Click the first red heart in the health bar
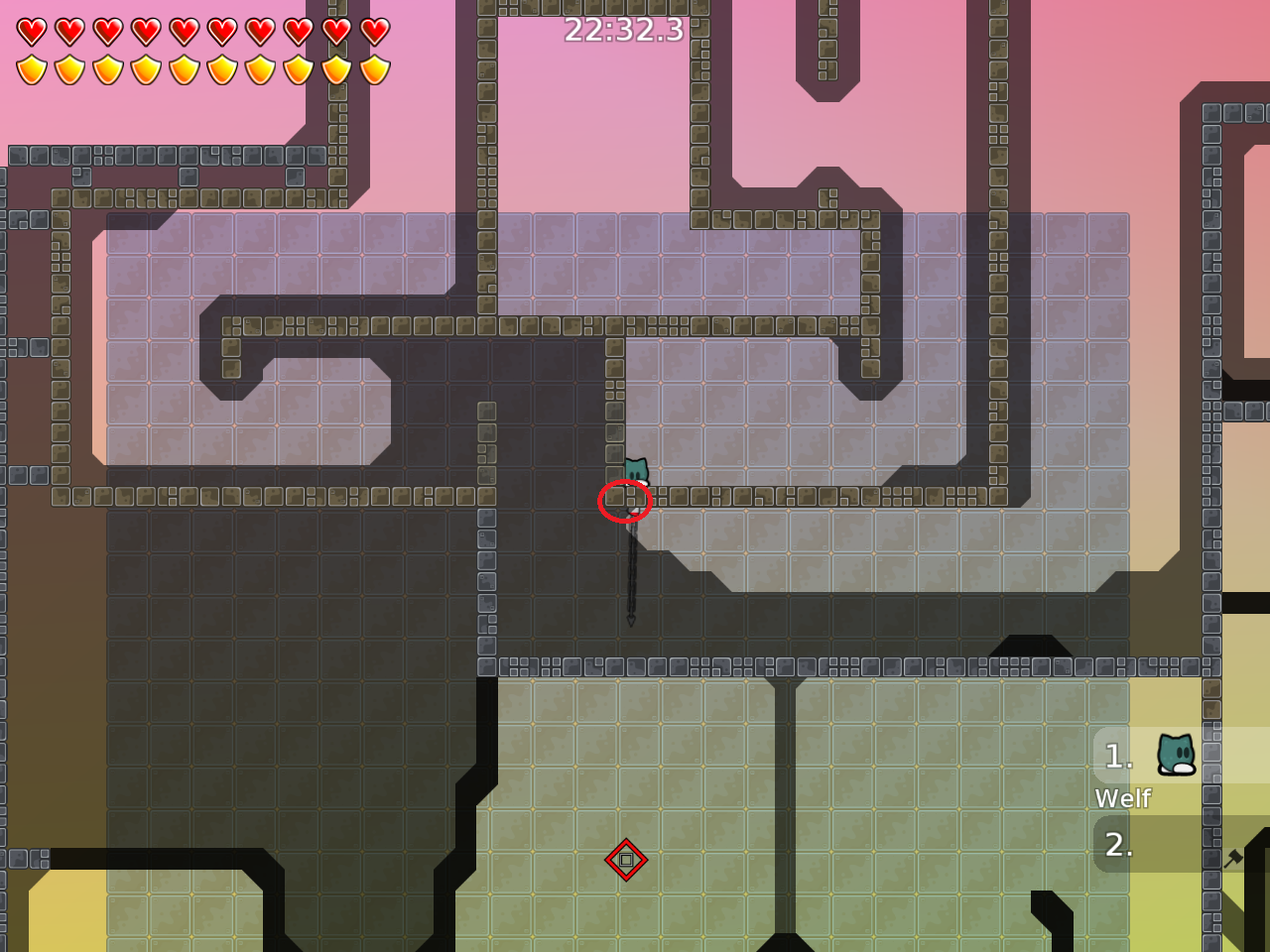This screenshot has height=952, width=1270. click(30, 30)
